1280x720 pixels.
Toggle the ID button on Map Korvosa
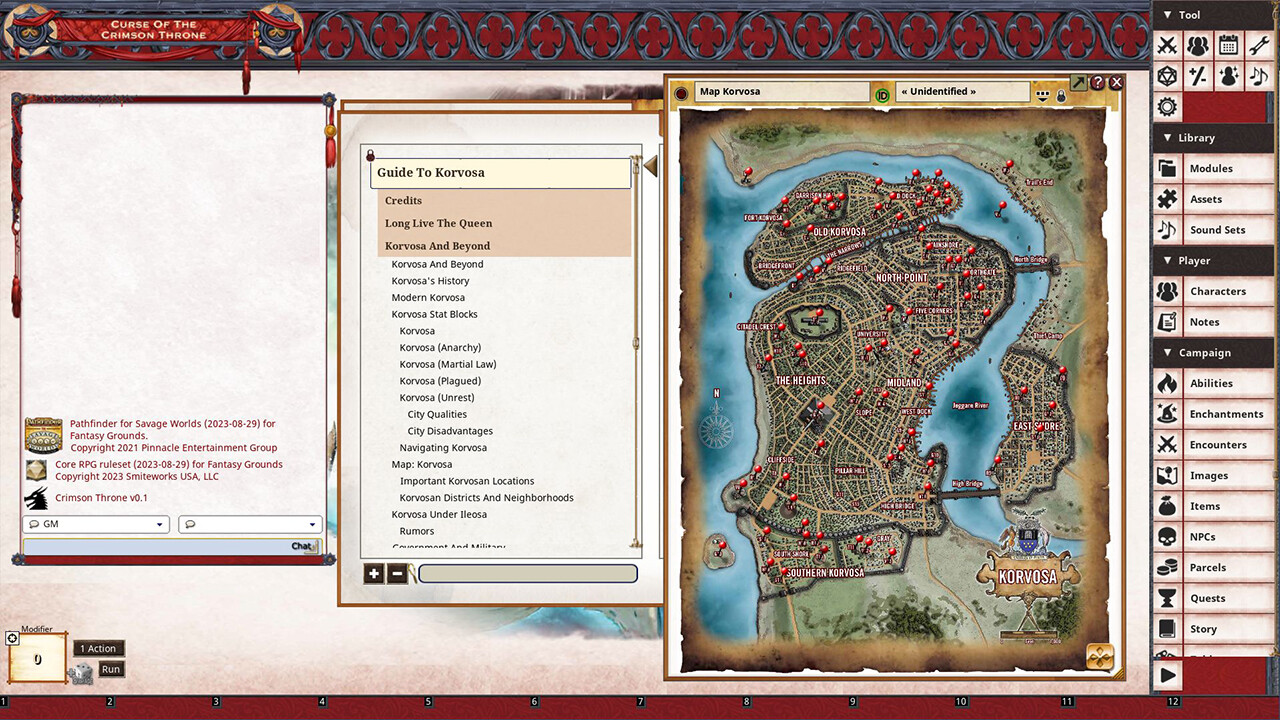tap(882, 93)
